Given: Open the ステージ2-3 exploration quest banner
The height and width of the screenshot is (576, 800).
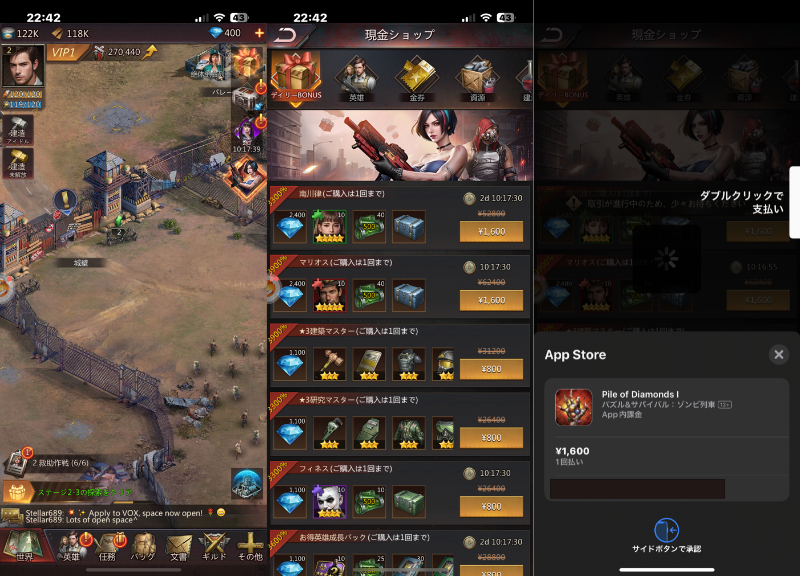Looking at the screenshot, I should pos(70,493).
